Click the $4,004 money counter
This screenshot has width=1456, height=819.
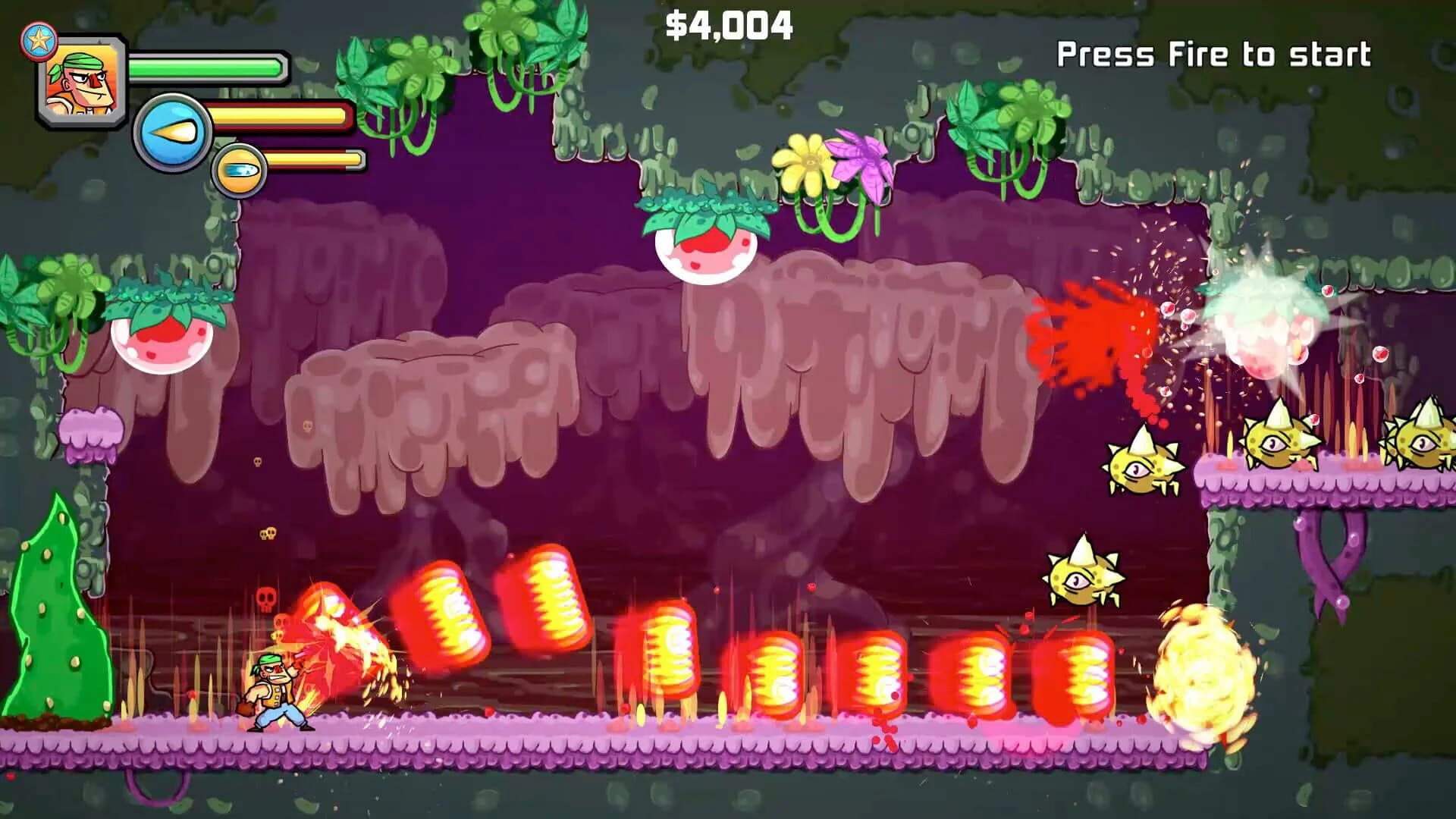(x=730, y=25)
